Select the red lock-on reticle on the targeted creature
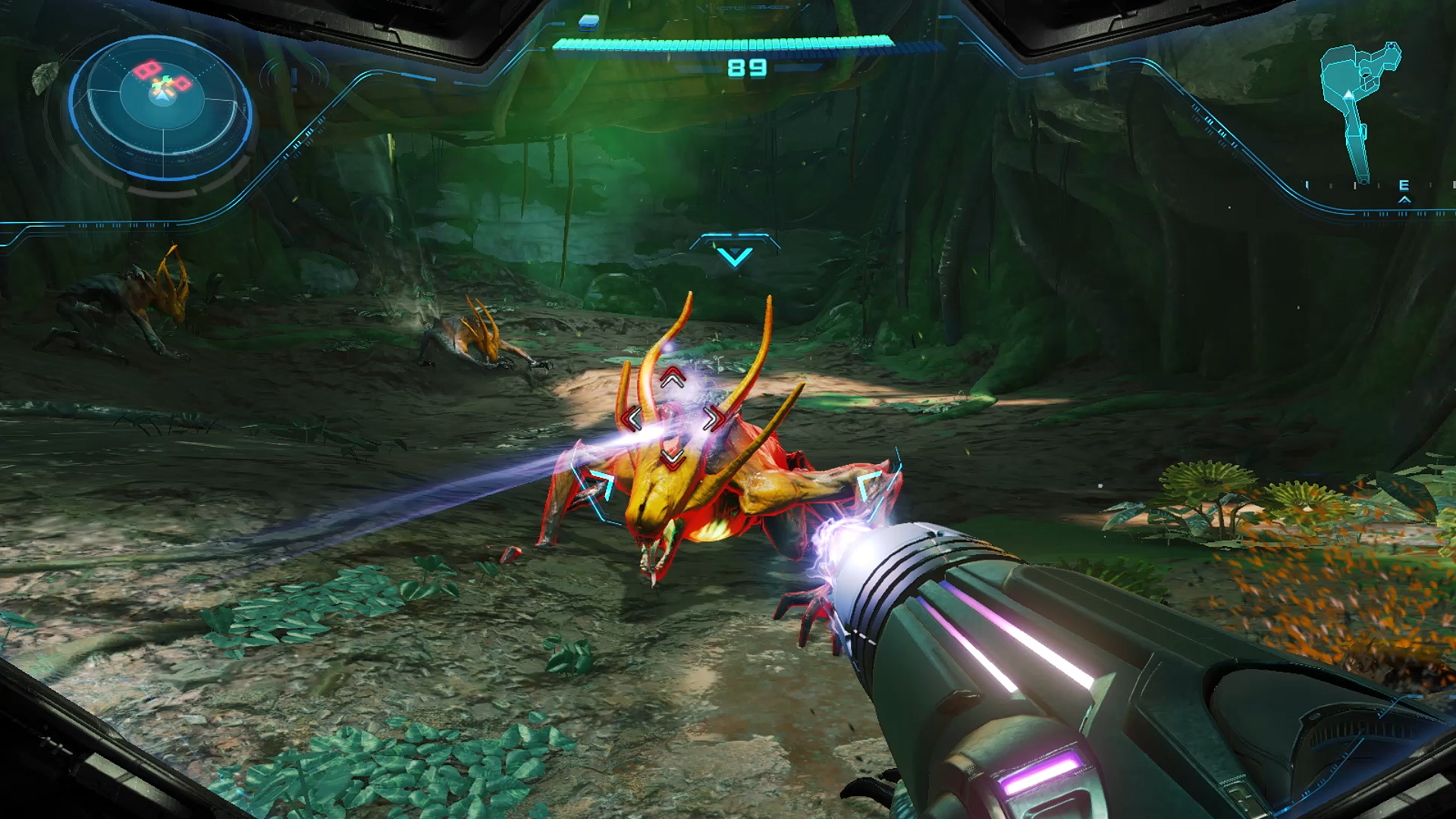 tap(672, 418)
